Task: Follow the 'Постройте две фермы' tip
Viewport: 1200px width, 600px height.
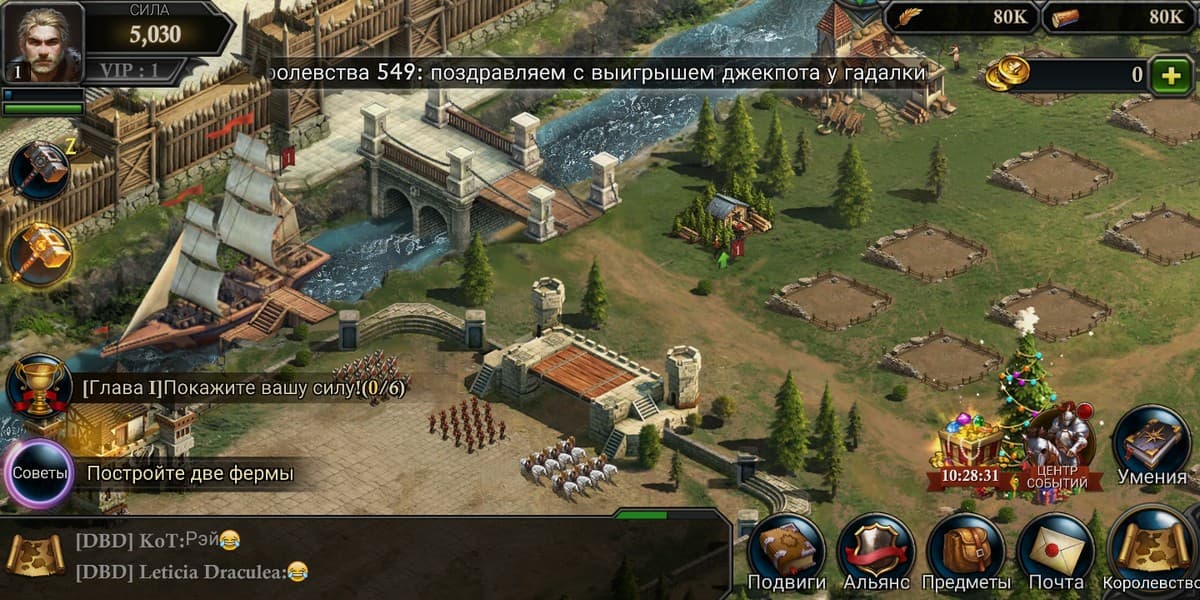Action: coord(190,473)
